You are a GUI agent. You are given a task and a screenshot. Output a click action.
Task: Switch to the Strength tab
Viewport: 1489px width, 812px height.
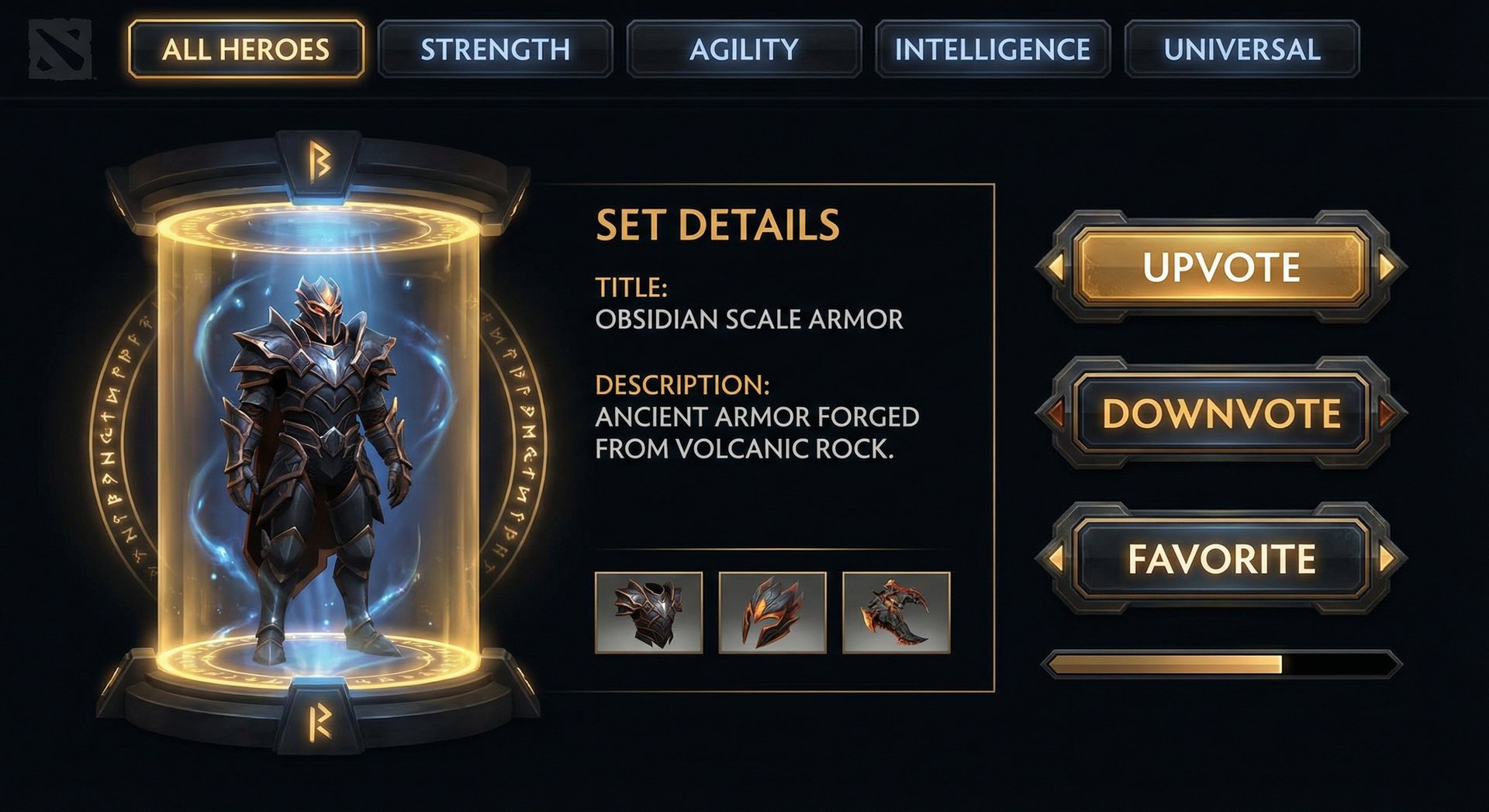point(496,49)
